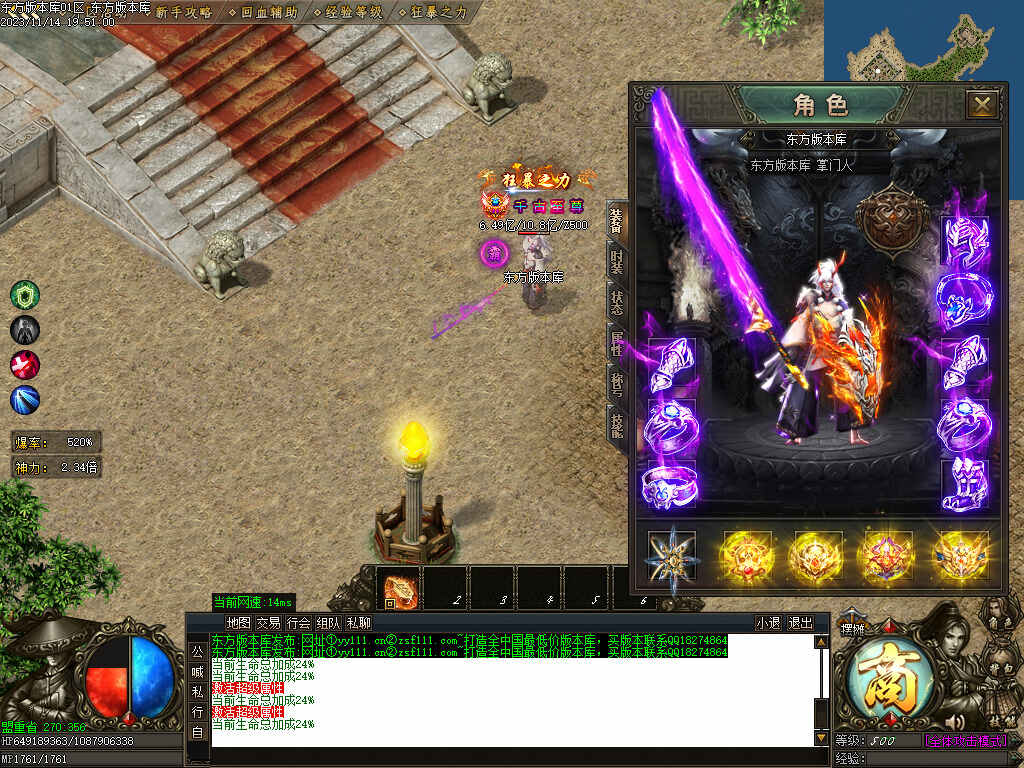Image resolution: width=1024 pixels, height=768 pixels.
Task: Inspect the star-shaped medal slot
Action: [671, 556]
